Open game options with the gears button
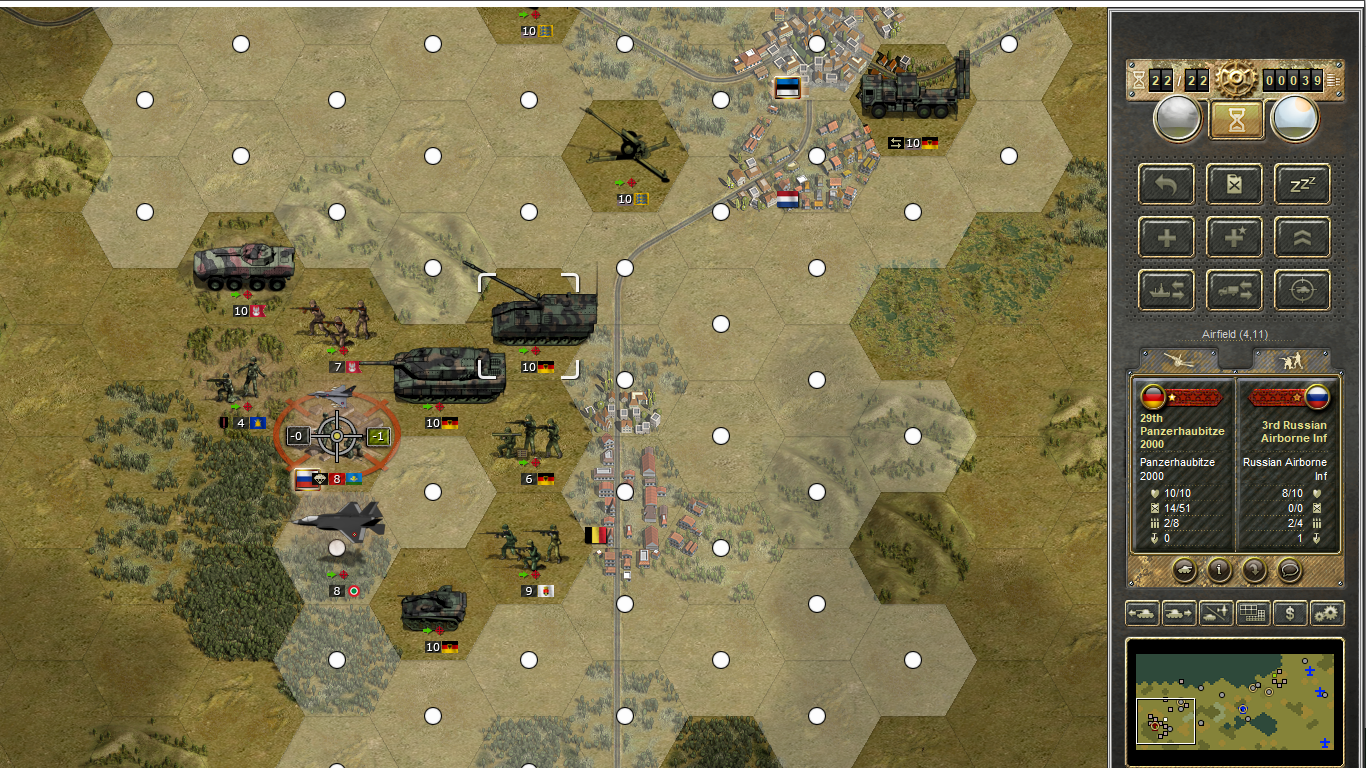The width and height of the screenshot is (1366, 768). click(x=1327, y=613)
